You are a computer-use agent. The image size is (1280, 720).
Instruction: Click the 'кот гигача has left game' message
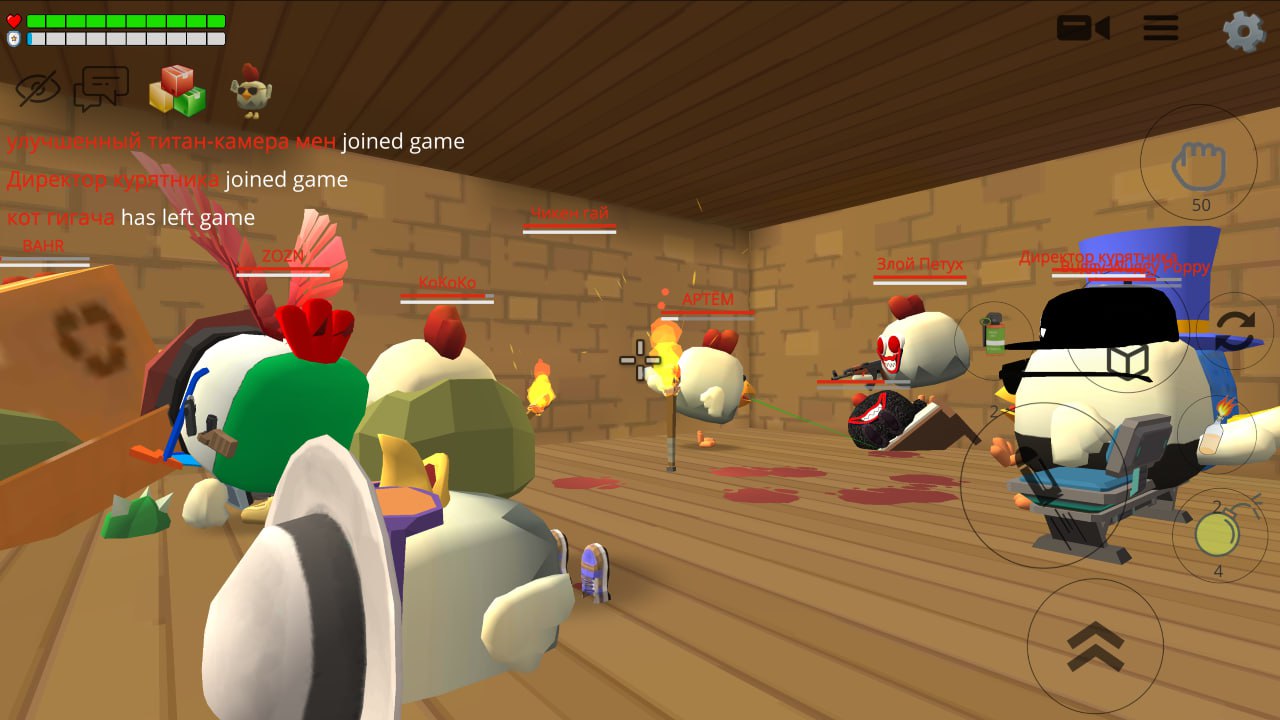tap(128, 217)
